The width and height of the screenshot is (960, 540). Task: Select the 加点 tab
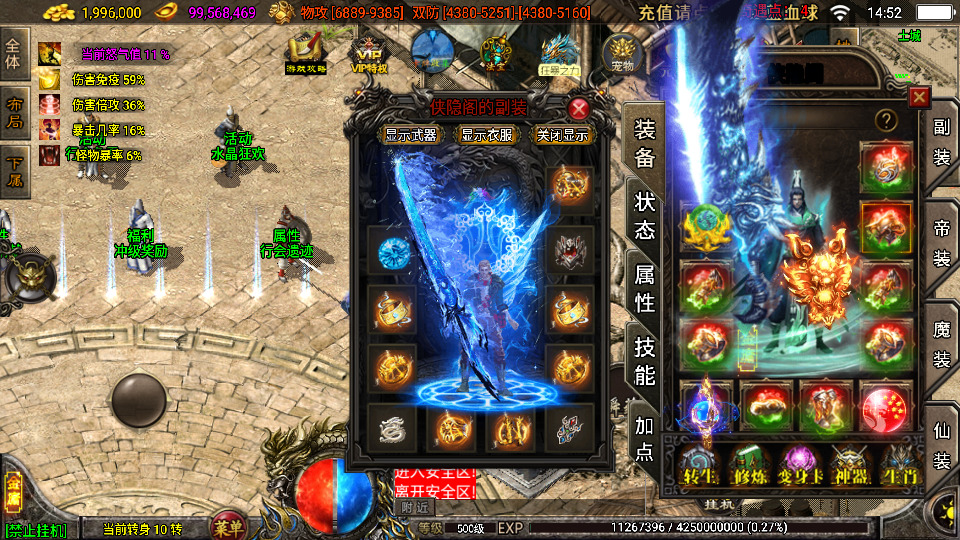click(645, 438)
